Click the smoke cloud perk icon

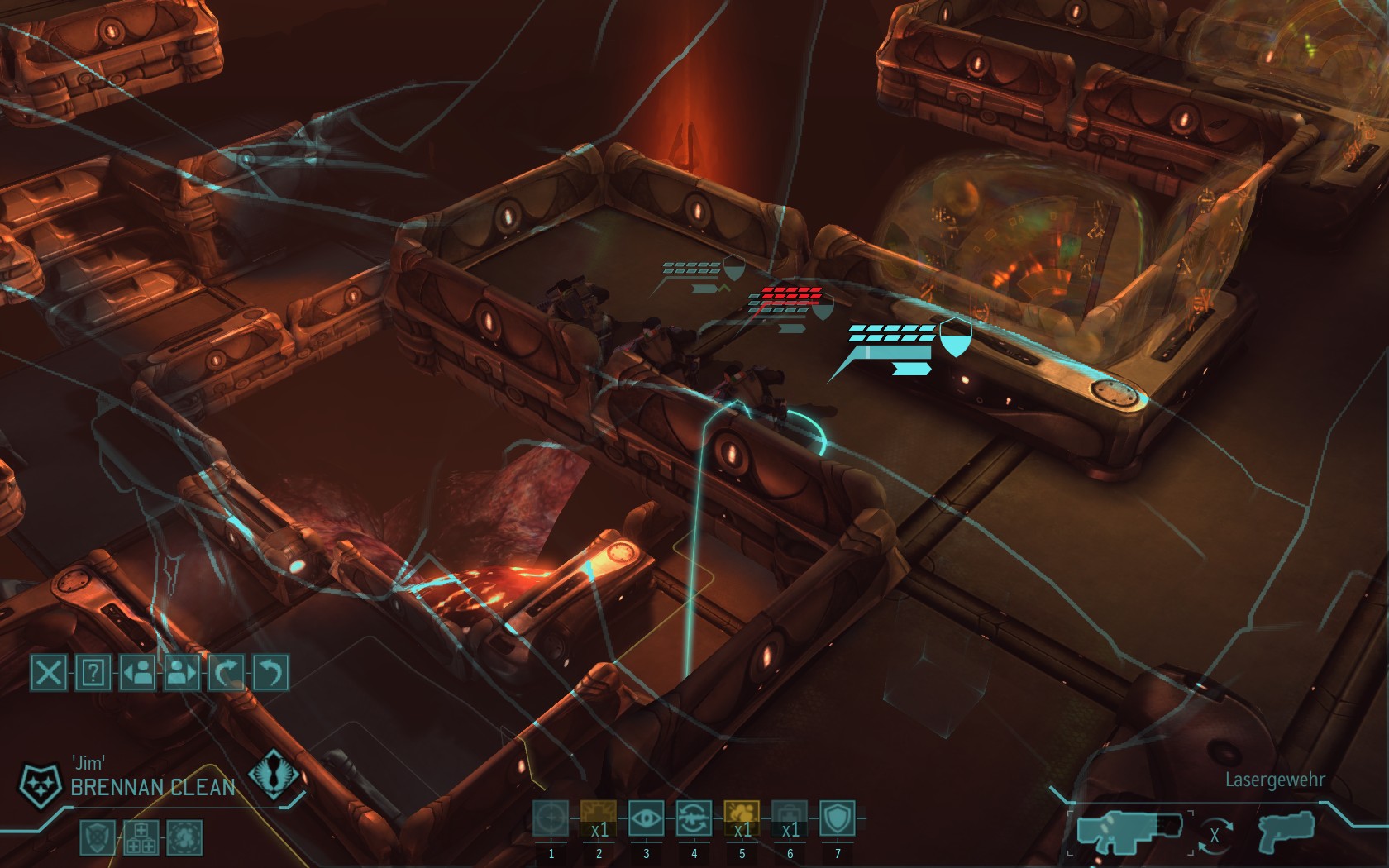[184, 837]
